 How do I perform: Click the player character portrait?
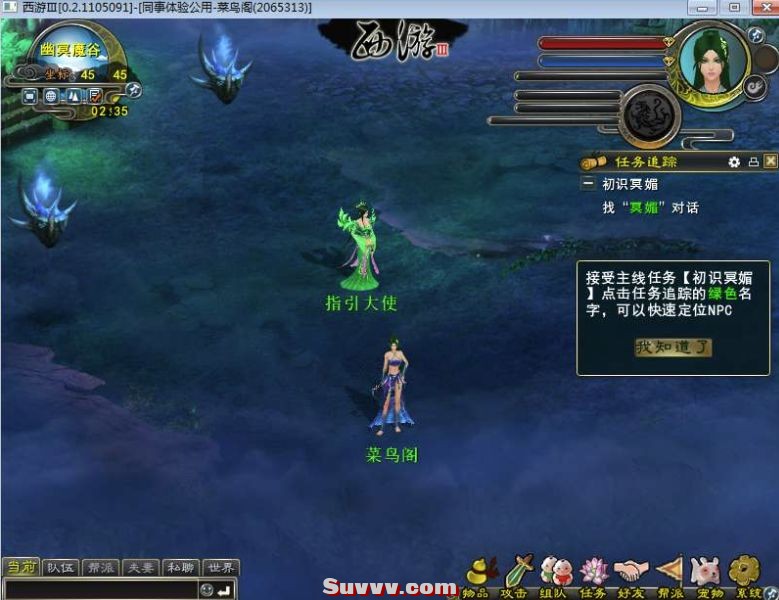[714, 62]
